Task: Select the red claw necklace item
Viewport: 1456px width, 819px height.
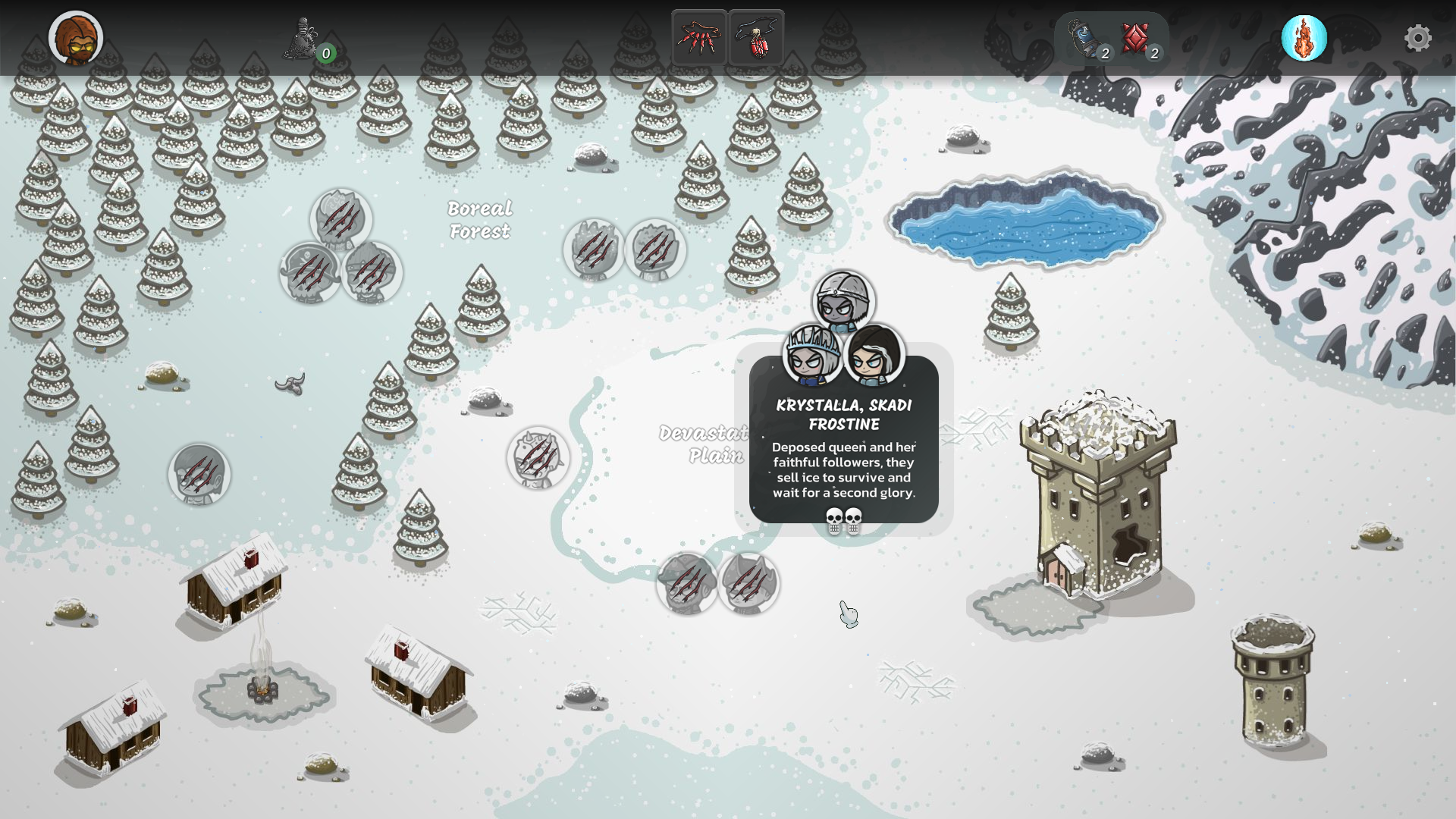Action: pos(699,38)
